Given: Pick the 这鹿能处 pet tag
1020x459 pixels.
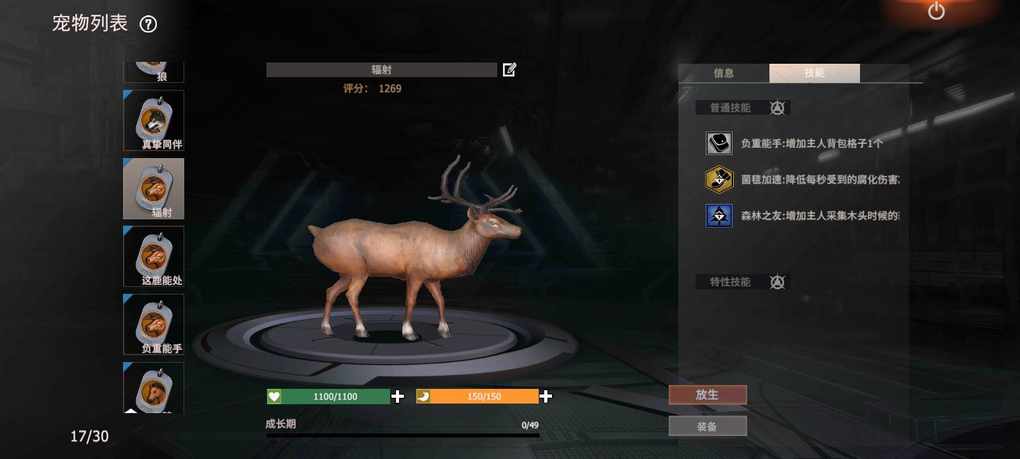Looking at the screenshot, I should pos(154,256).
